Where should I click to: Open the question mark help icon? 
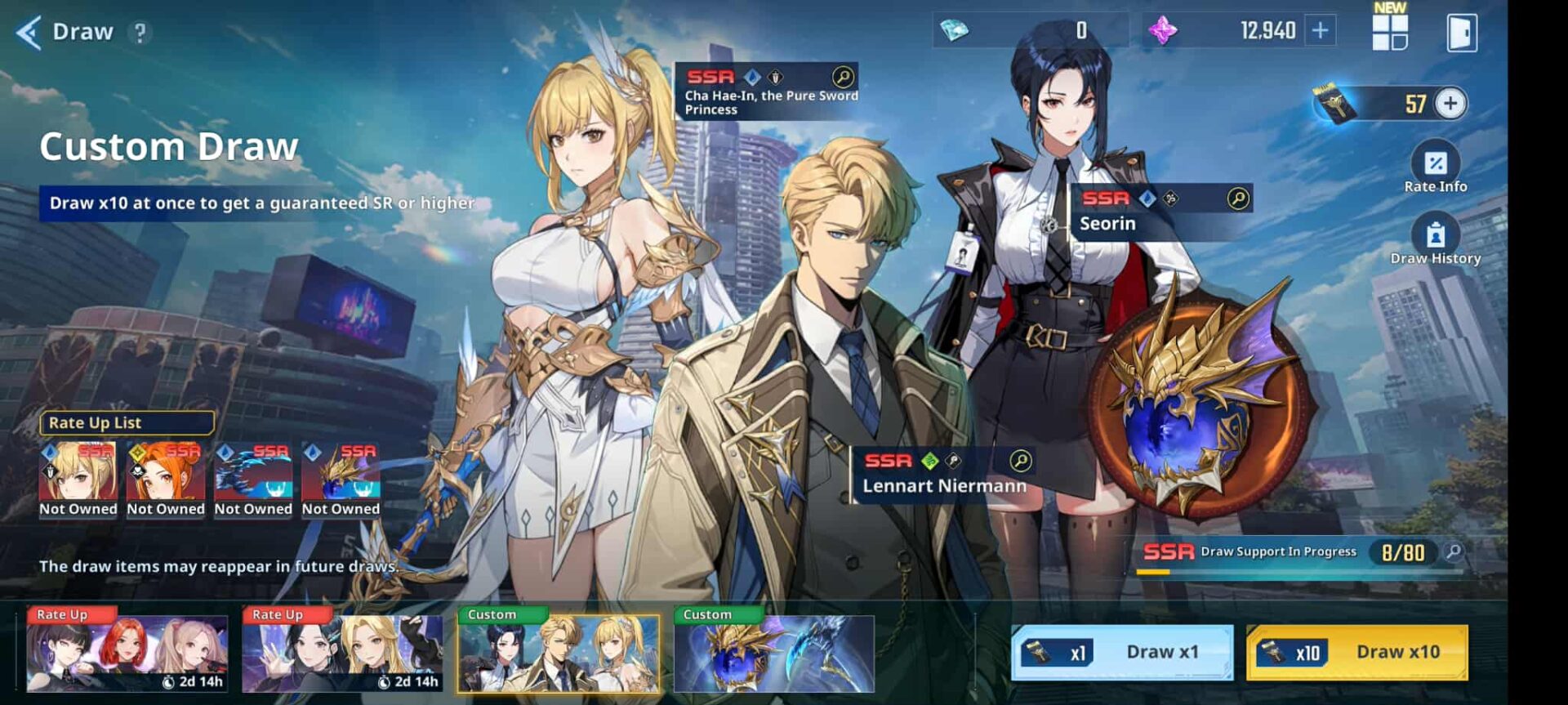tap(140, 33)
